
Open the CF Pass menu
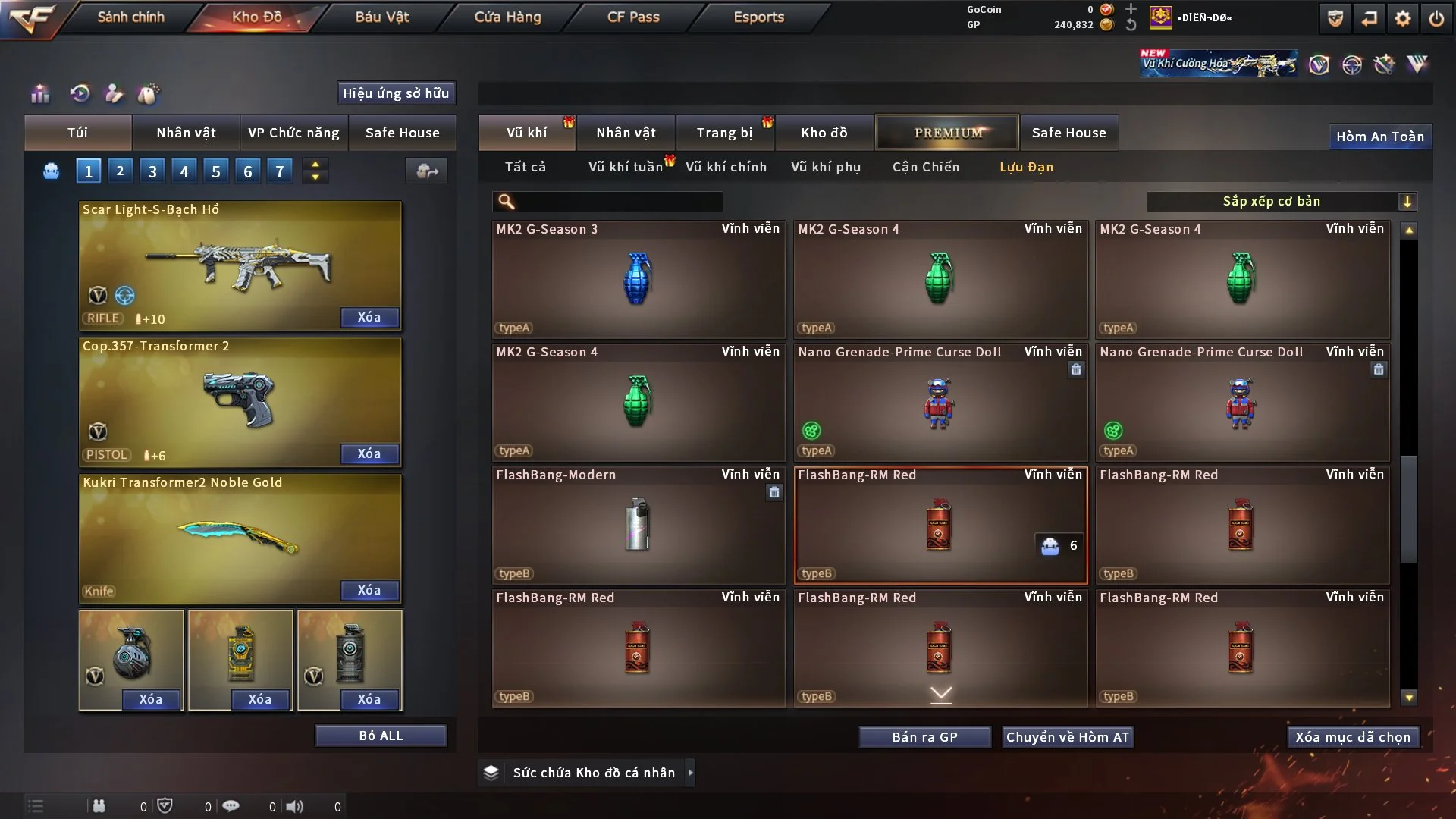coord(633,17)
